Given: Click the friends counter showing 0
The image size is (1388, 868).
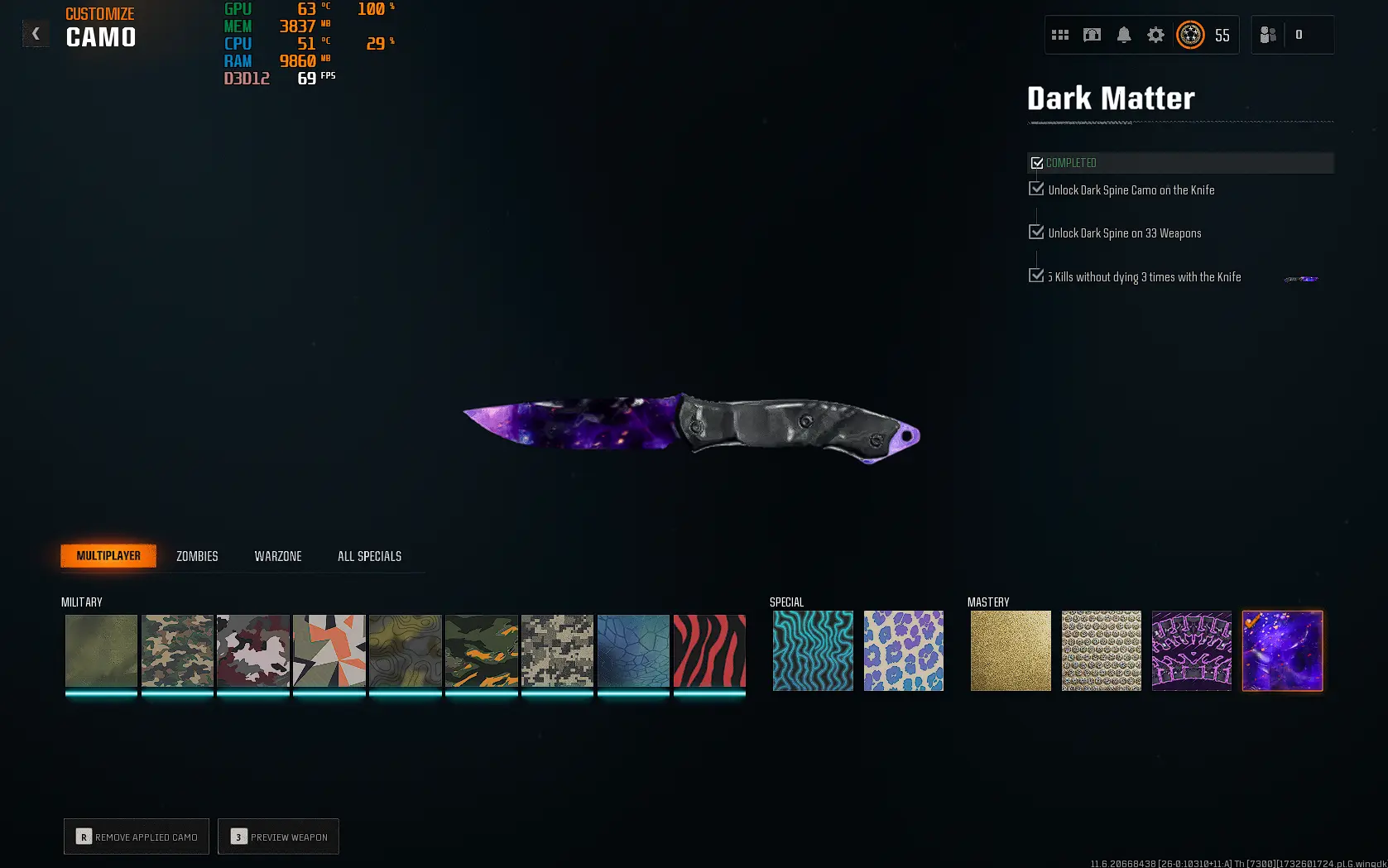Looking at the screenshot, I should (x=1299, y=35).
